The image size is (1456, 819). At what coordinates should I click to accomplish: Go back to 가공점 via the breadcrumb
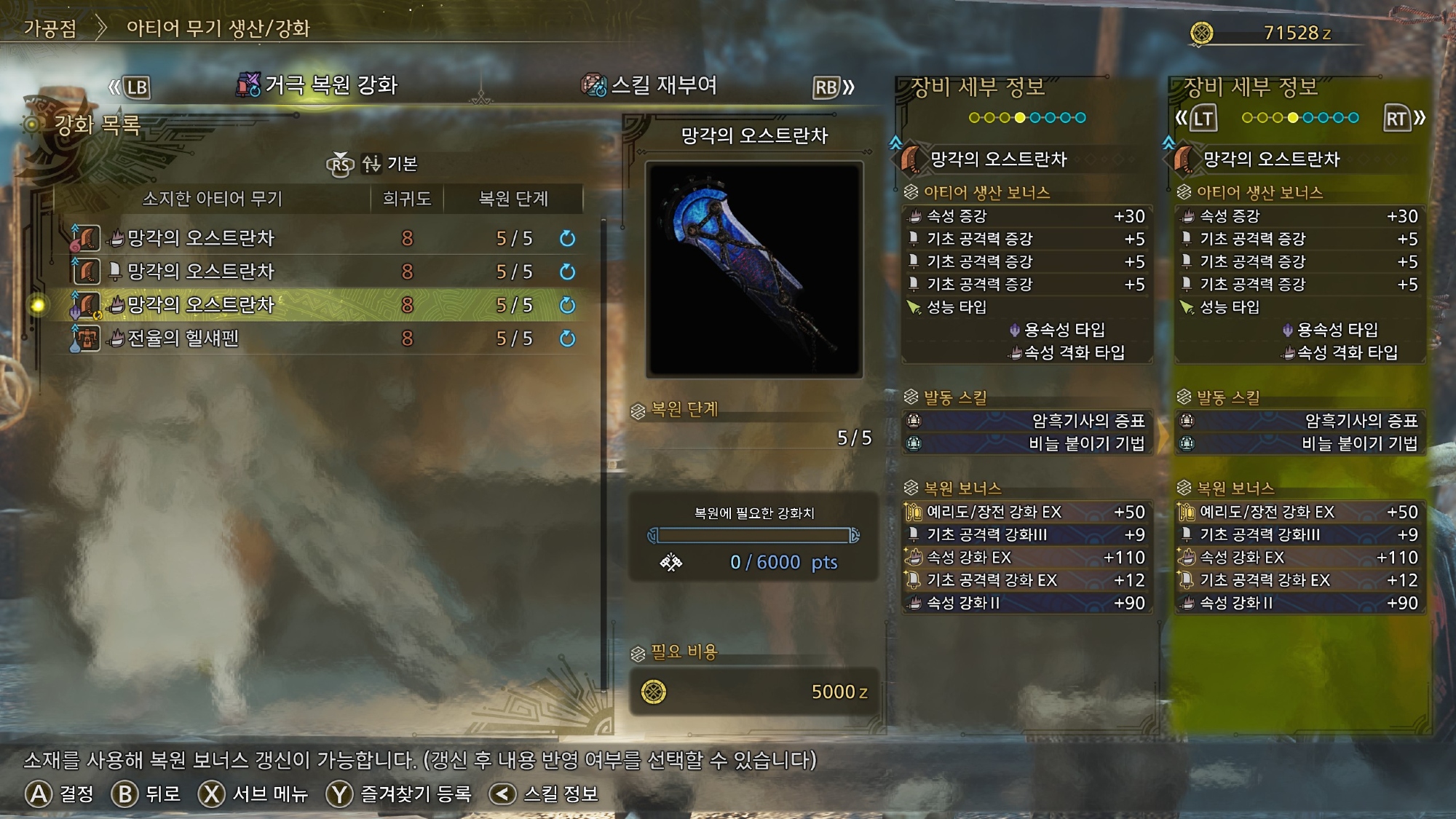tap(50, 28)
